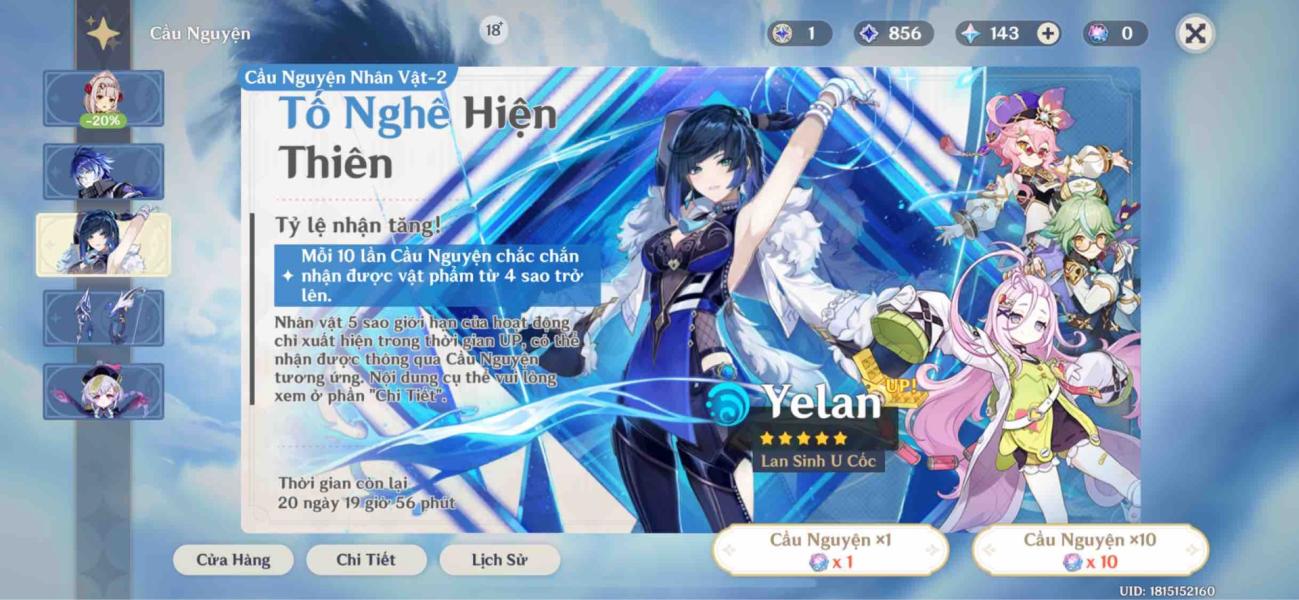The width and height of the screenshot is (1299, 600).
Task: Add more Primogems with plus button
Action: click(x=1047, y=34)
